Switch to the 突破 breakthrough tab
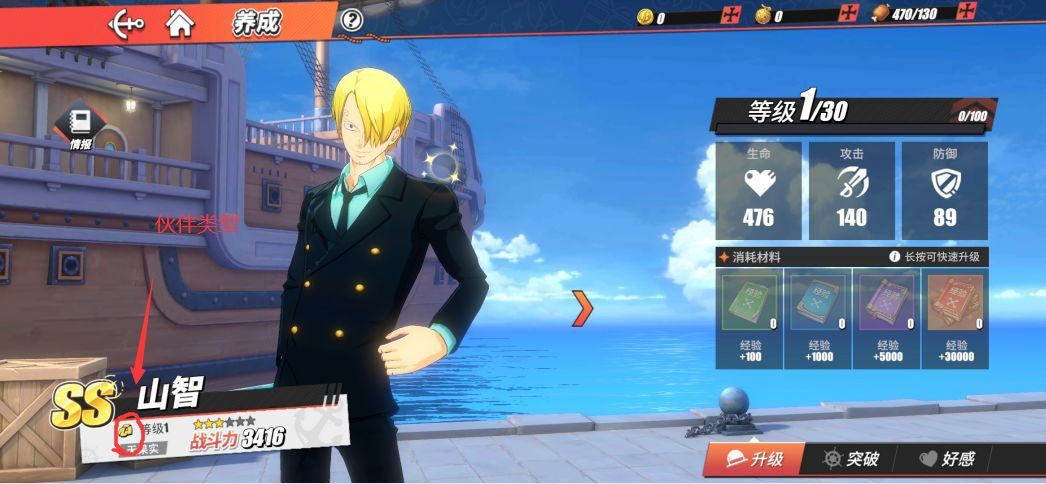Screen dimensions: 1046x484 (x=851, y=459)
